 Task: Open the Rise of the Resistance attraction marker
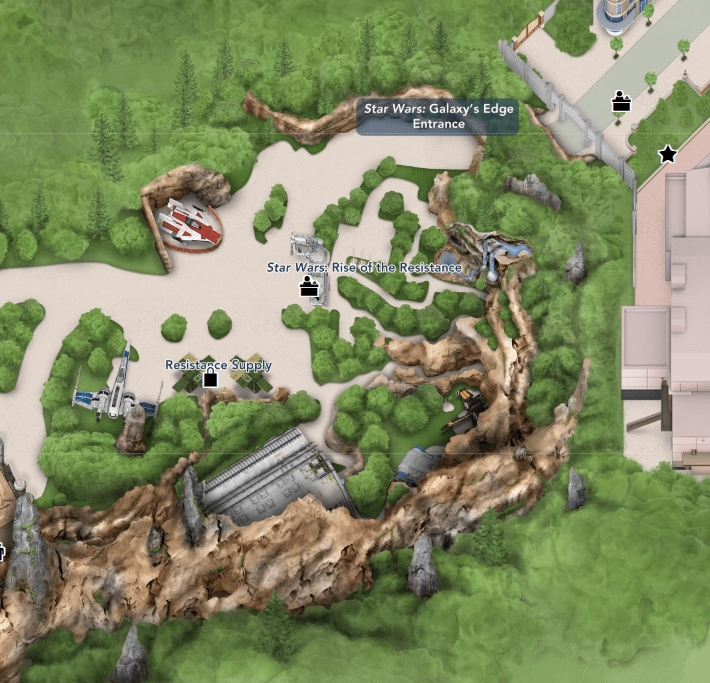coord(311,288)
